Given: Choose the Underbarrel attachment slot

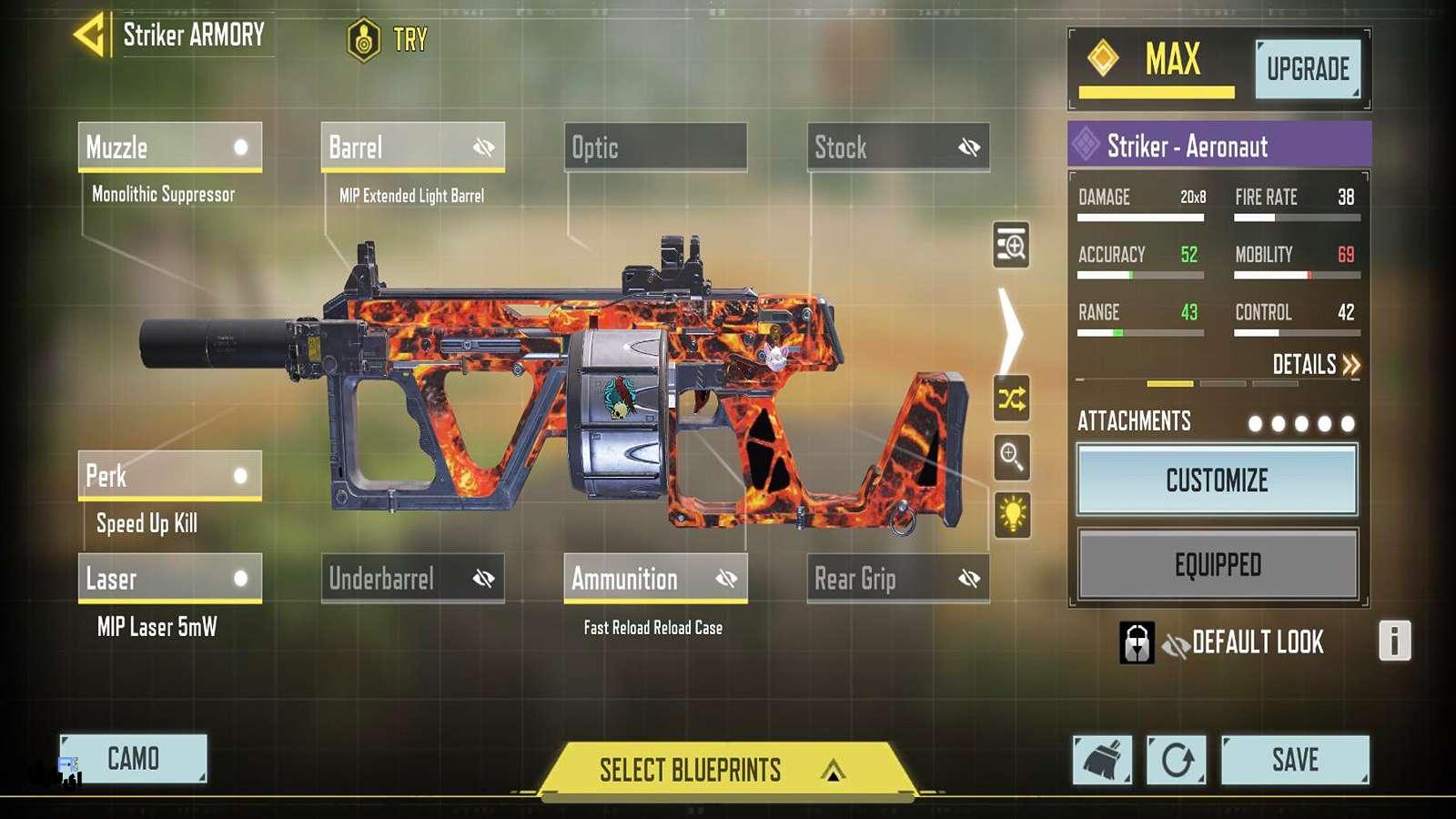Looking at the screenshot, I should click(x=412, y=578).
